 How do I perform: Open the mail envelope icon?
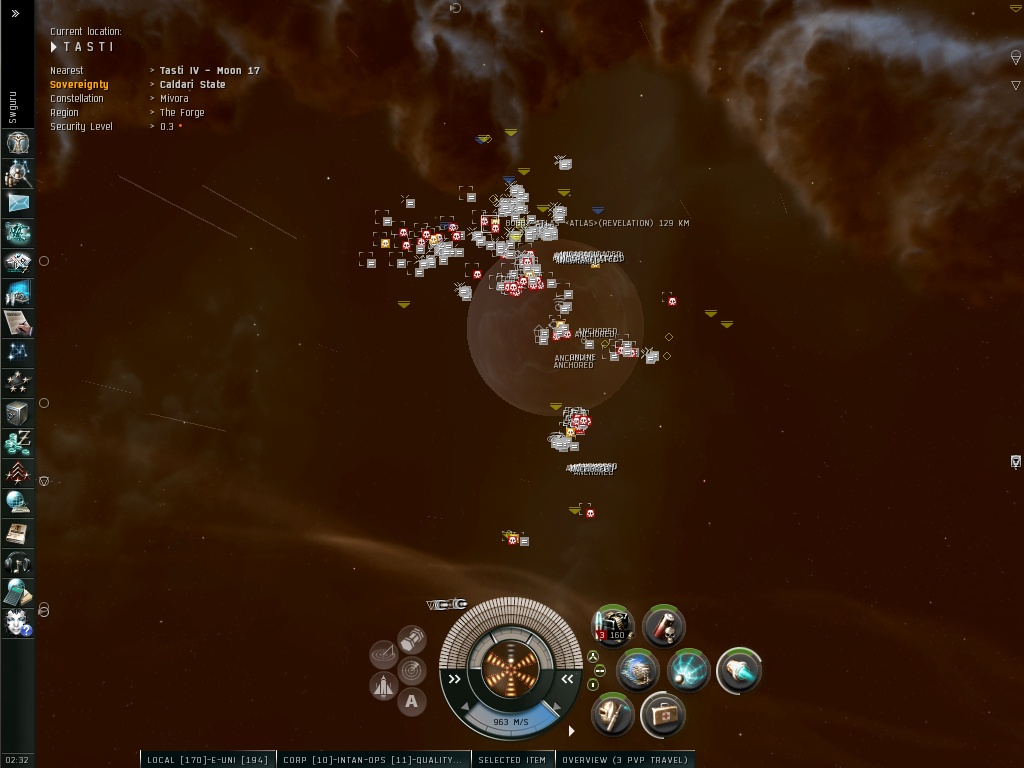18,203
